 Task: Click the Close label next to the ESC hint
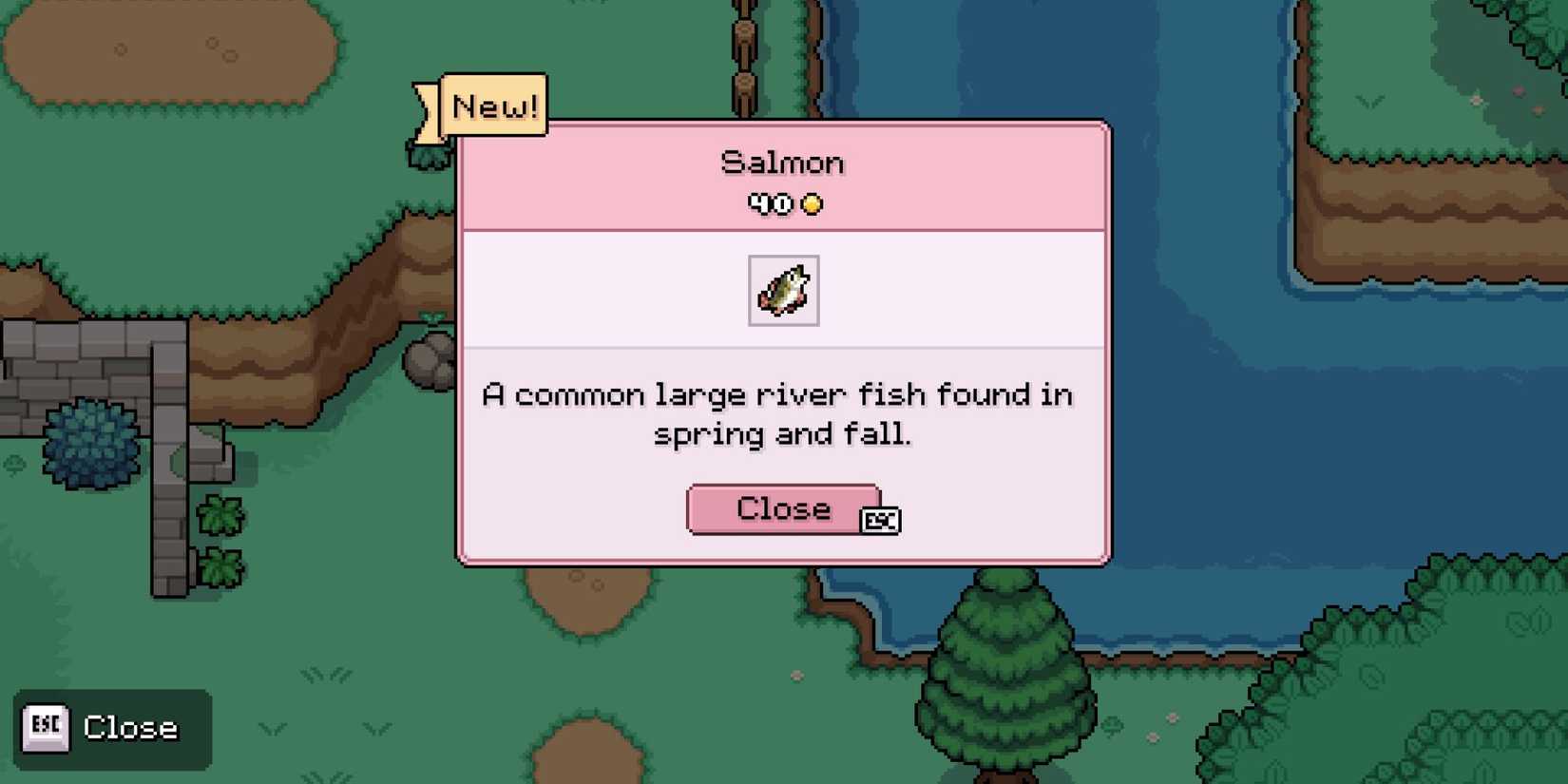point(130,727)
